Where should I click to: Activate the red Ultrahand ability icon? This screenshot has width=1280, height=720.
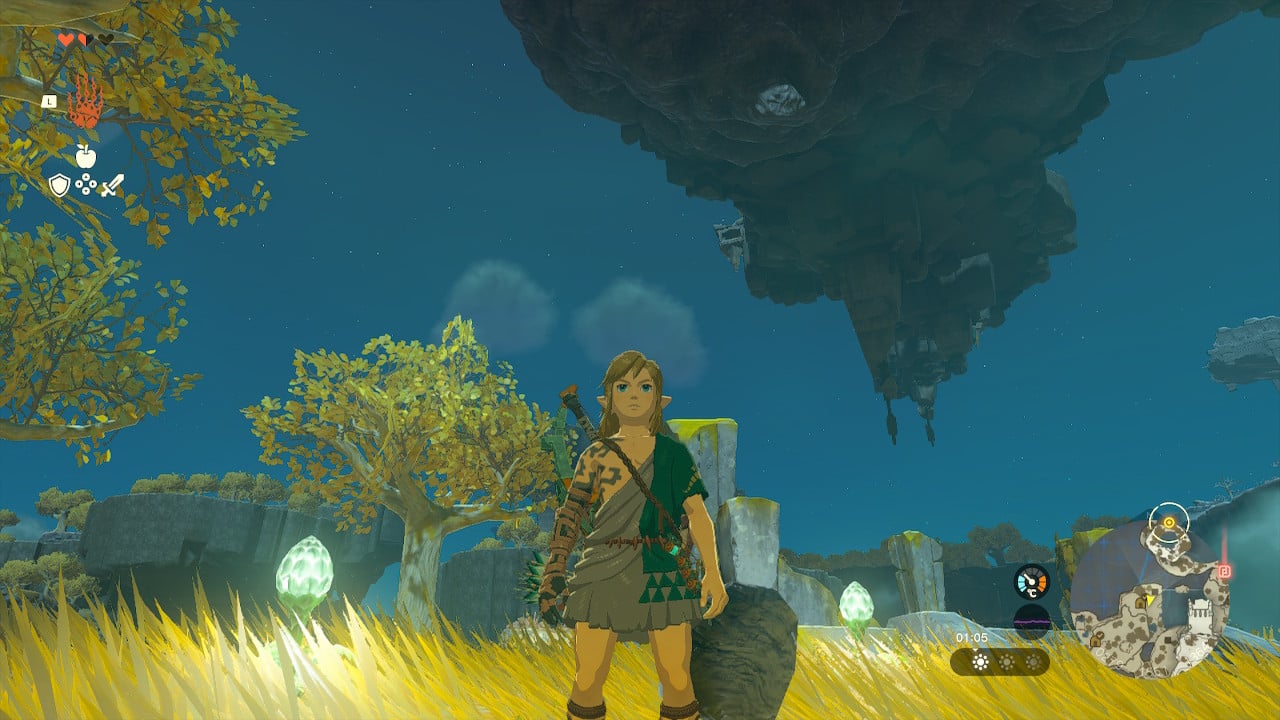pyautogui.click(x=85, y=101)
